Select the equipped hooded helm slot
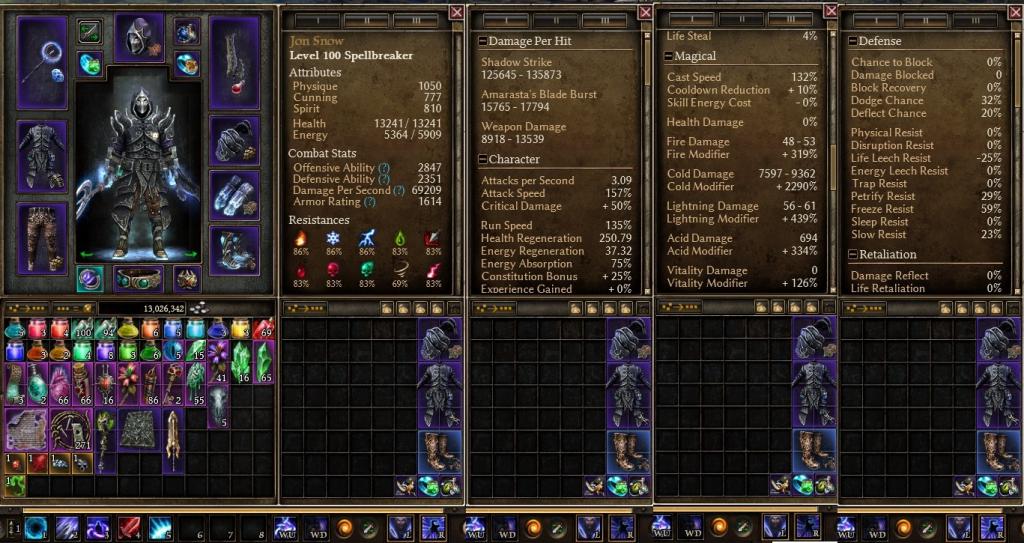Screen dimensions: 1024x543 click(x=138, y=39)
